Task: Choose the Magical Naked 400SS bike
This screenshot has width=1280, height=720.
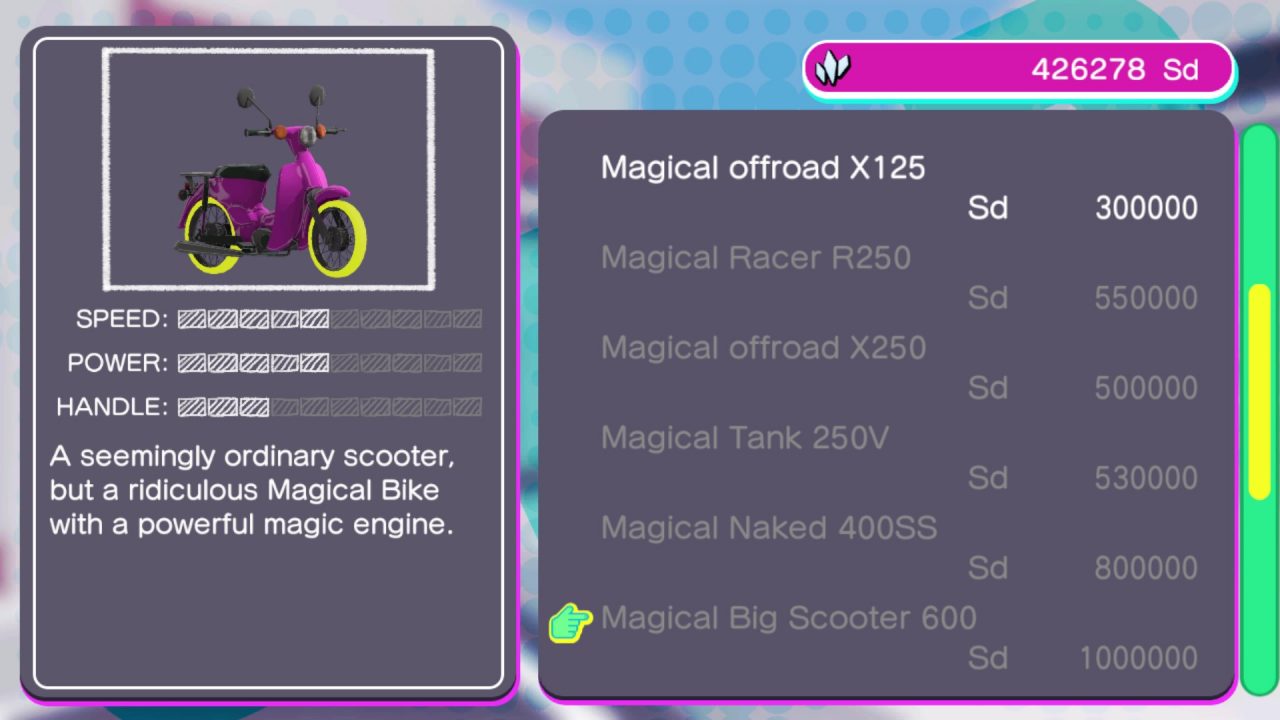Action: [768, 528]
